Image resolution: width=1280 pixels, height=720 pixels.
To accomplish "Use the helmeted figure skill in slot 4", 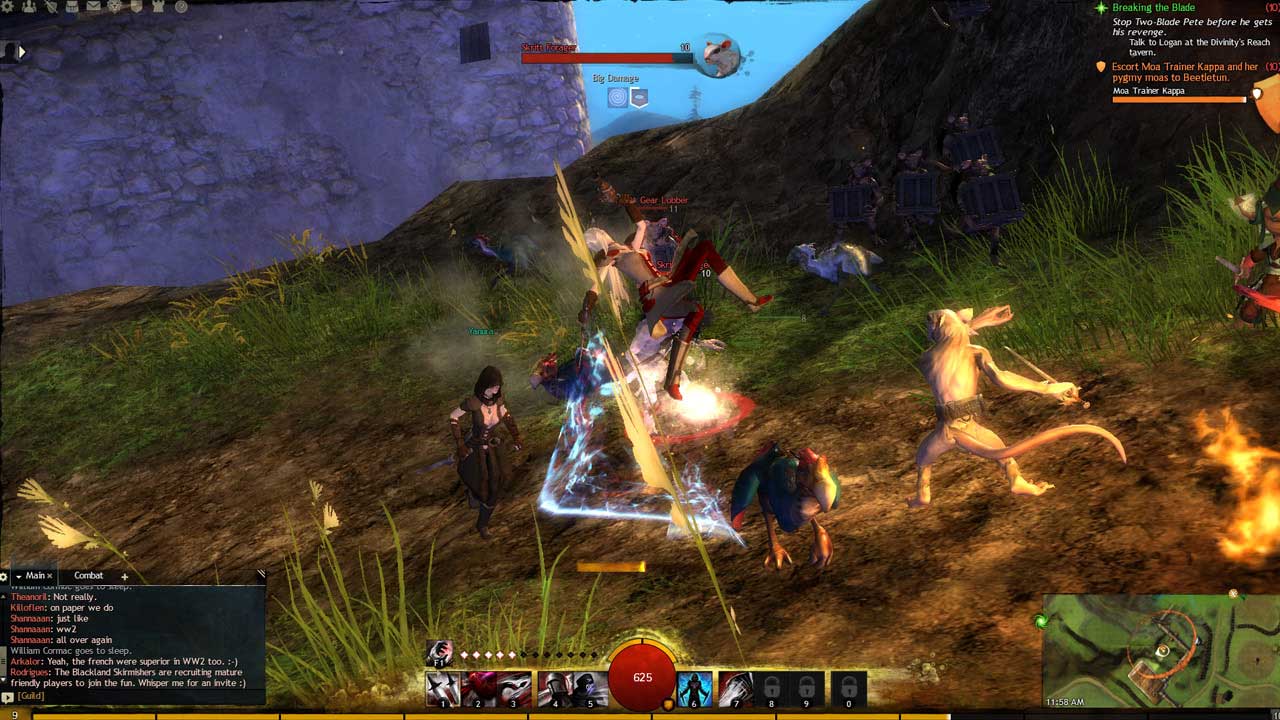I will (555, 689).
